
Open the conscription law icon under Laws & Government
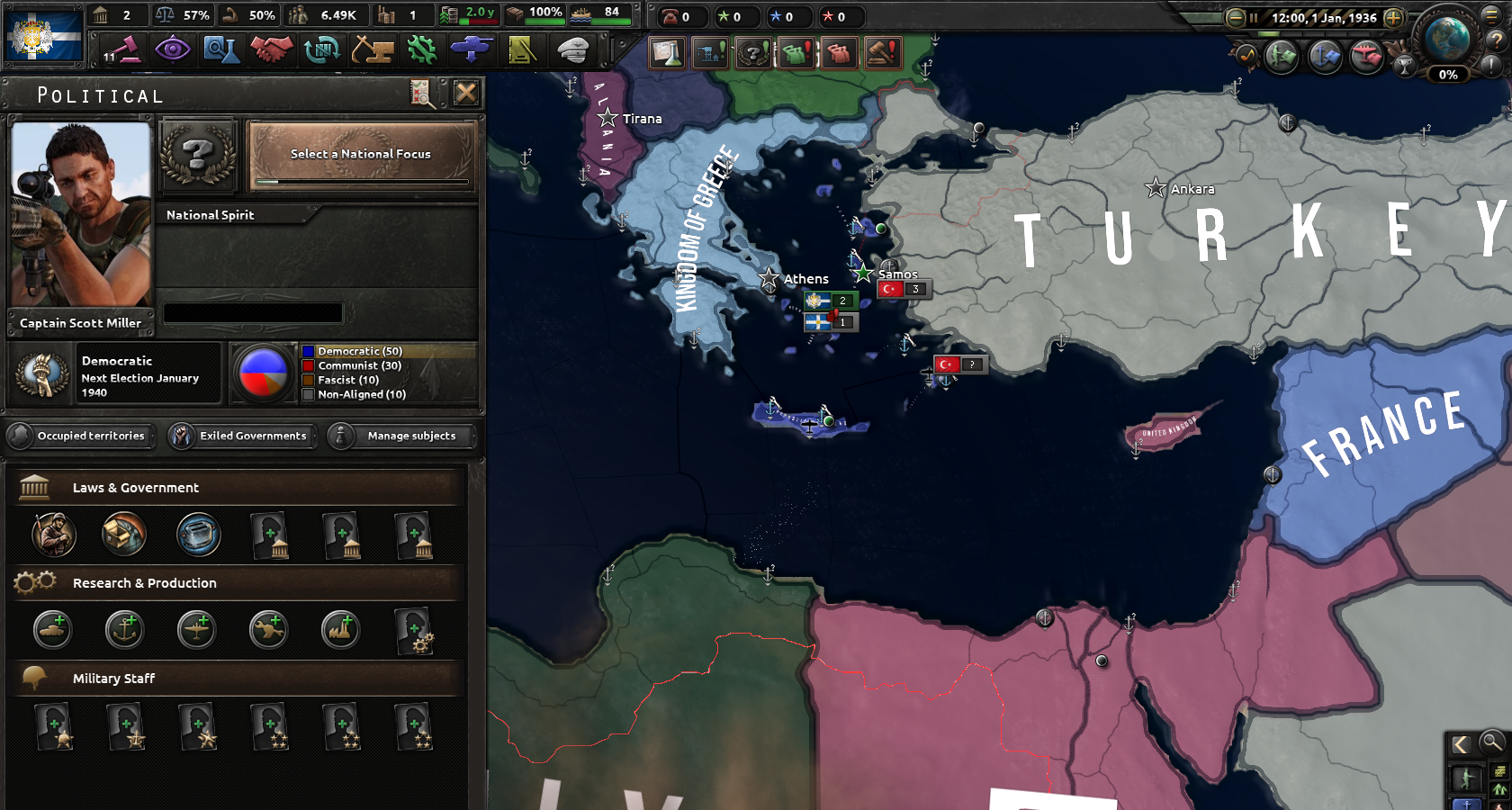tap(52, 535)
